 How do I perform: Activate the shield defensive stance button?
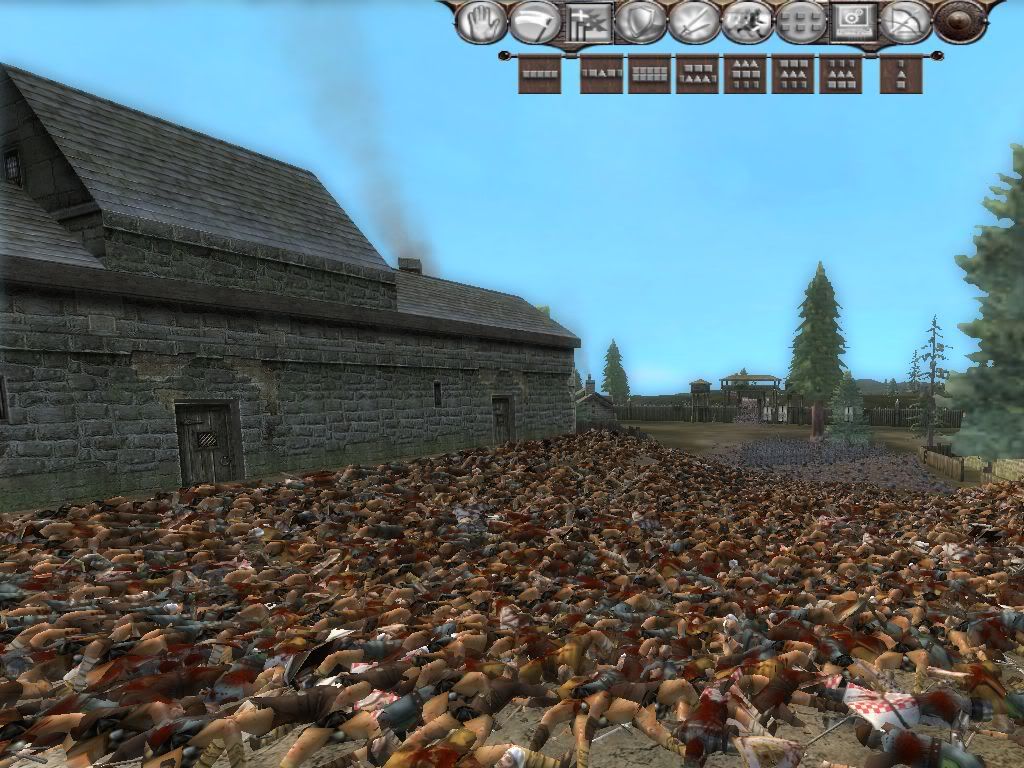pos(641,22)
